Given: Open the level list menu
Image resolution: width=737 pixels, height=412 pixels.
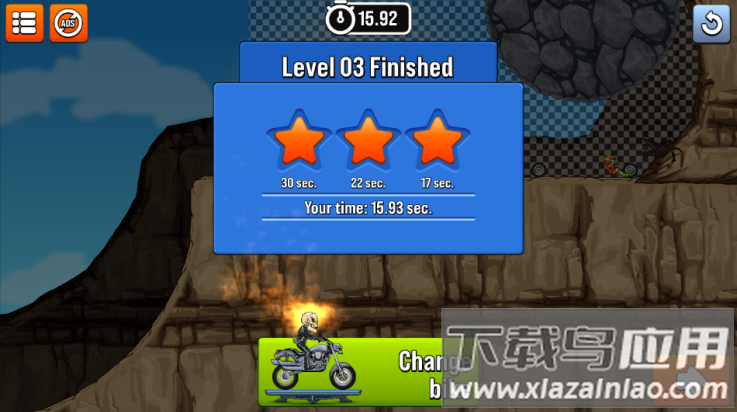Looking at the screenshot, I should point(24,23).
